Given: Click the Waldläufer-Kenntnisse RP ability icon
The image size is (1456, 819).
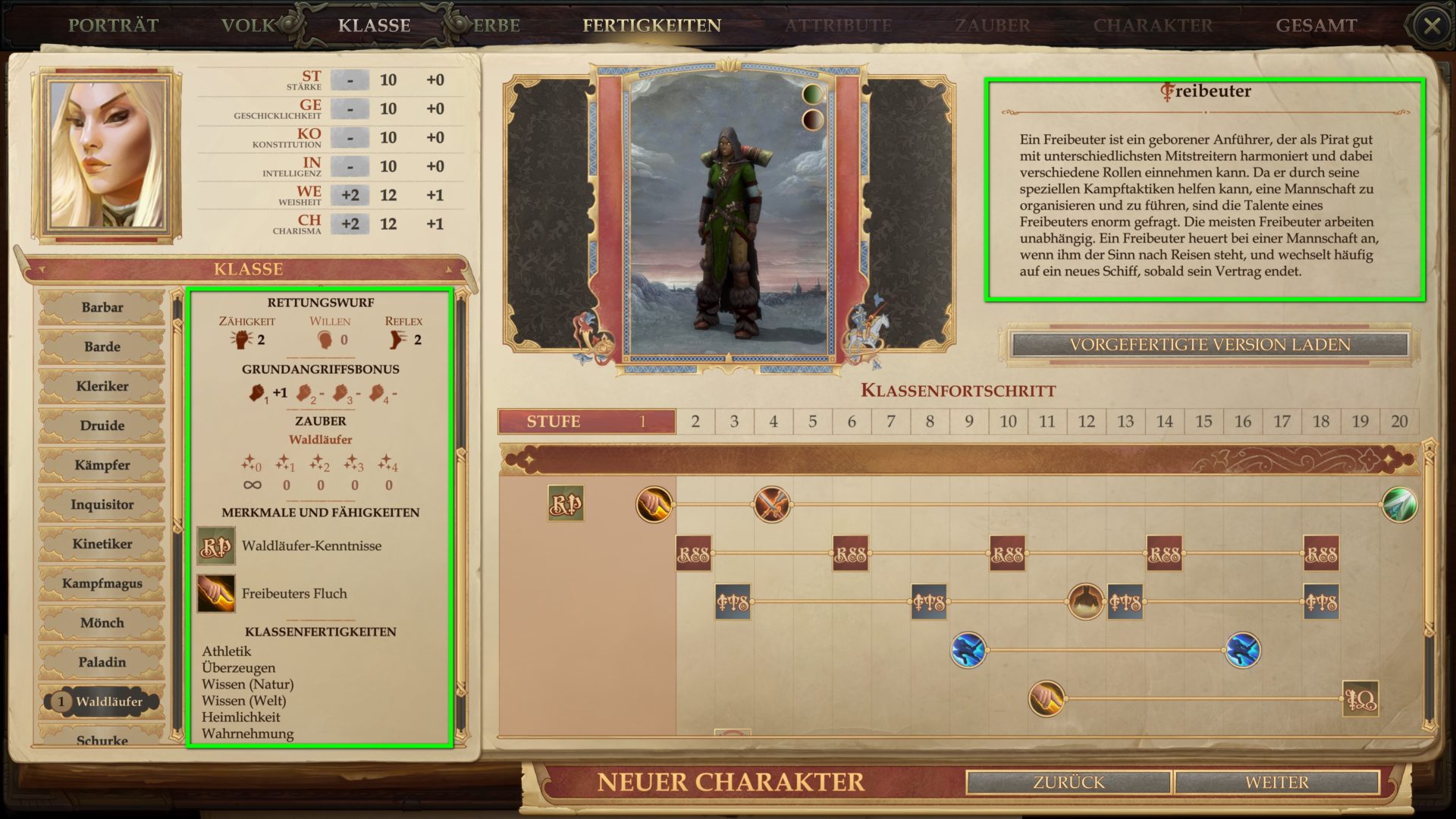Looking at the screenshot, I should [x=216, y=545].
